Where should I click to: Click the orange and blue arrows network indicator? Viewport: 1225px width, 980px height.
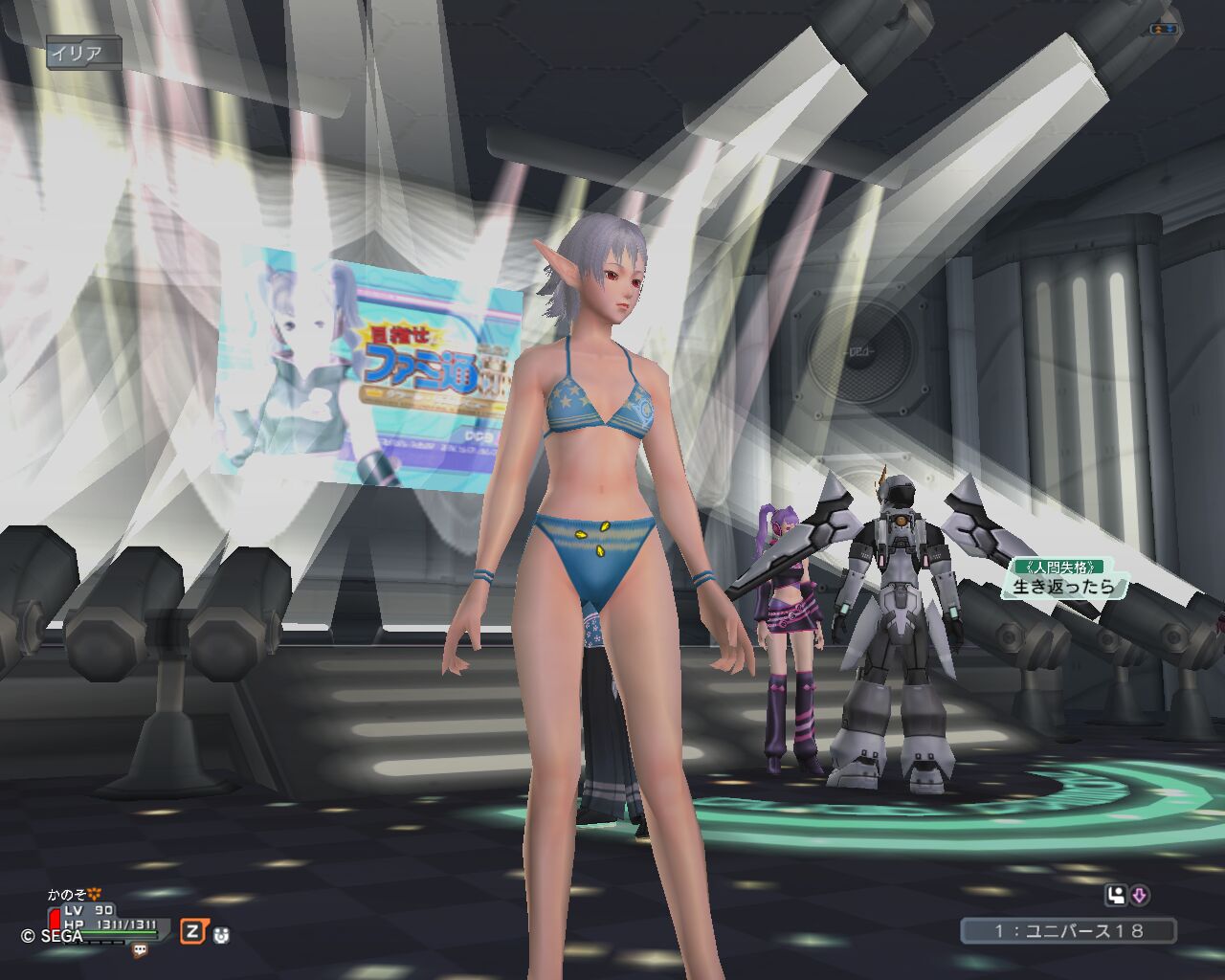(x=1165, y=29)
